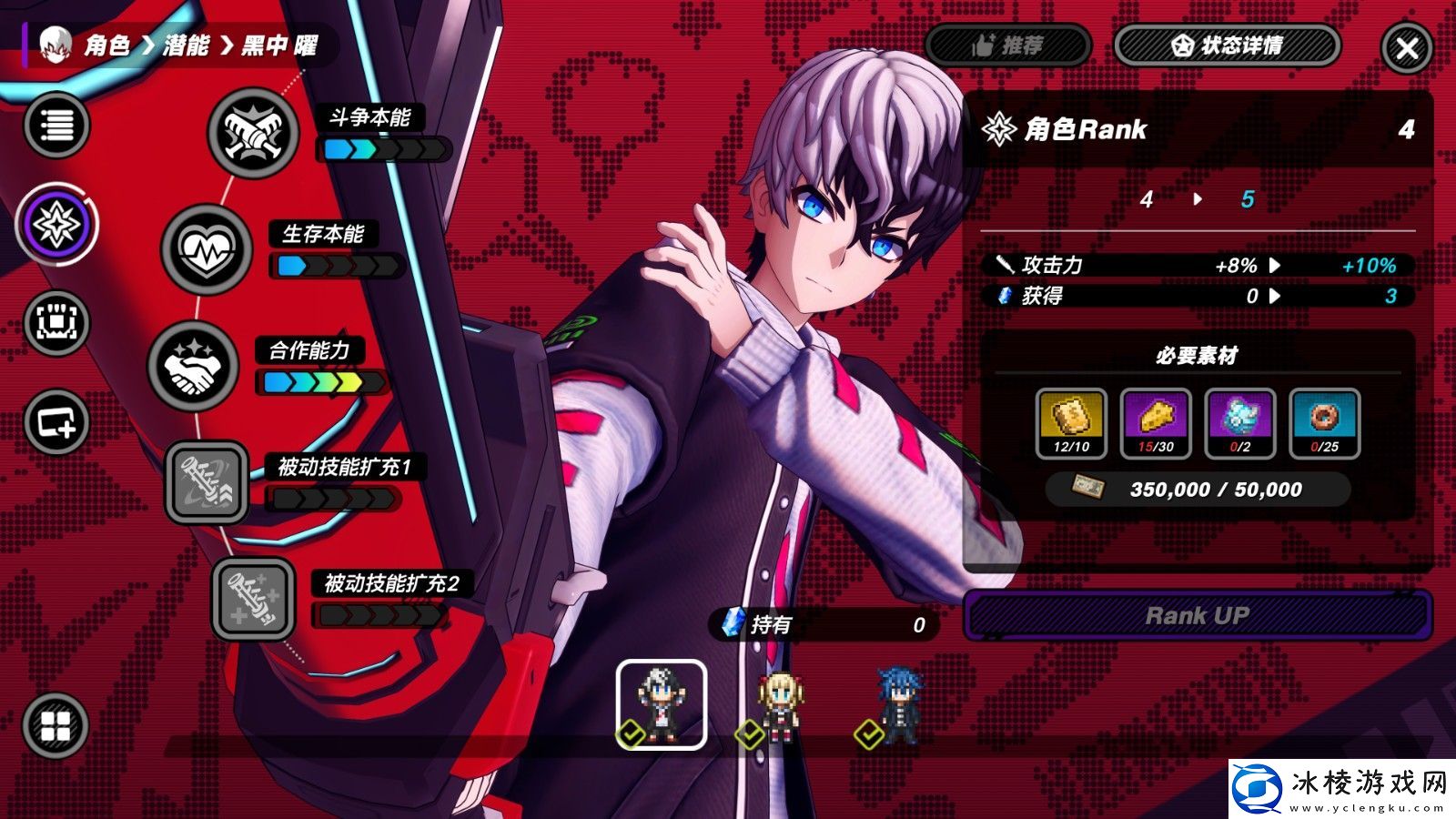Select the white-haired character portrait

[661, 704]
